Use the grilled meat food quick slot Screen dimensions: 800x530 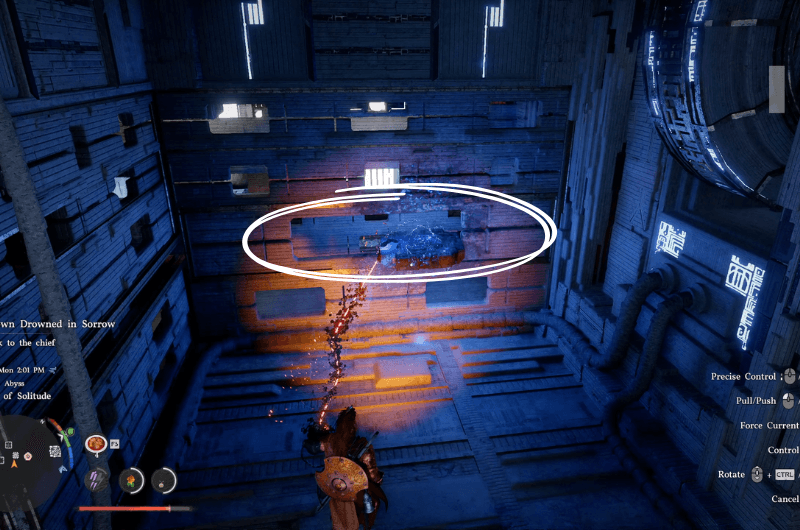tap(96, 443)
